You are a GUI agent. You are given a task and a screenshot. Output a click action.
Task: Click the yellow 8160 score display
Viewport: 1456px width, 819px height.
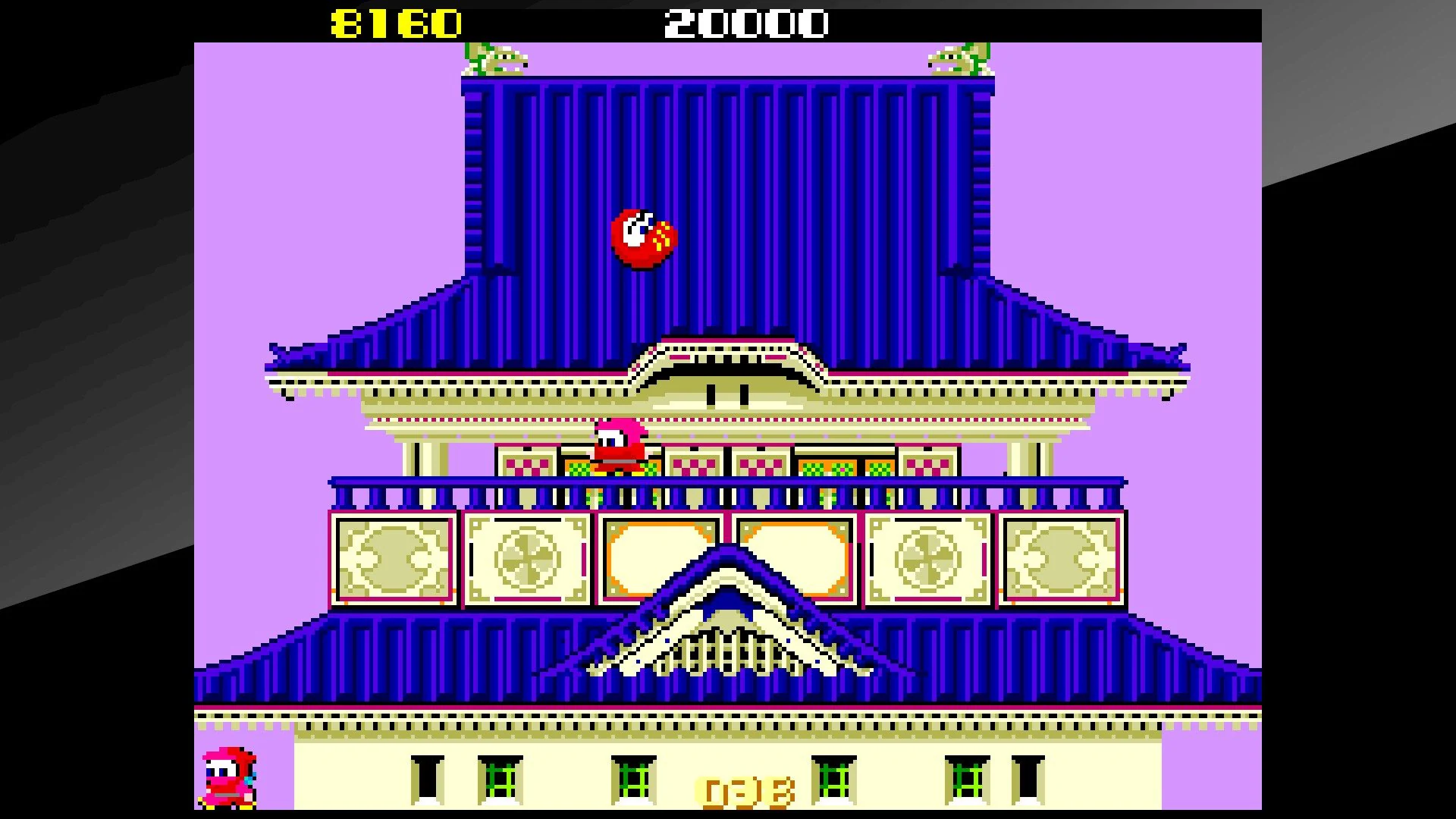click(394, 23)
